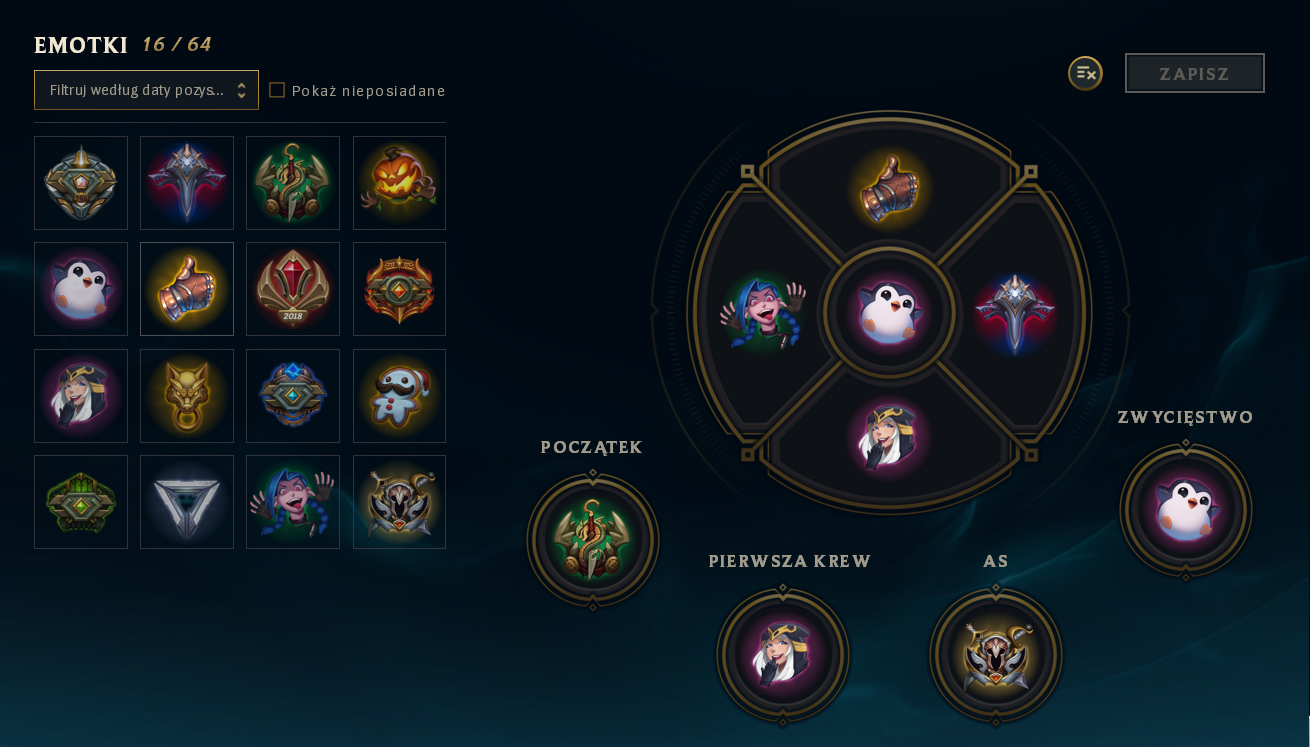
Task: Open the ZWYCIĘSTWO victory emote slot
Action: tap(1186, 510)
